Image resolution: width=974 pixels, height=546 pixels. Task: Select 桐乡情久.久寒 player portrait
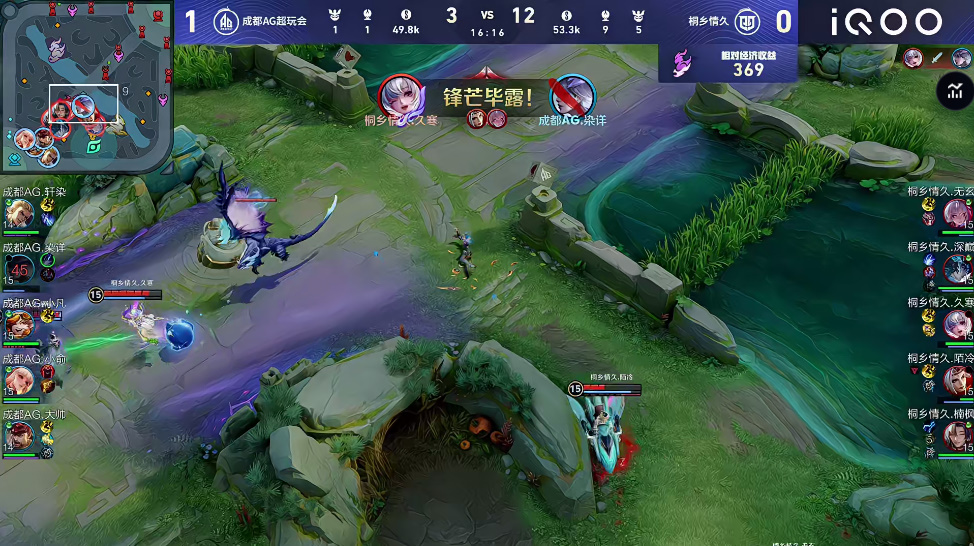(x=957, y=324)
